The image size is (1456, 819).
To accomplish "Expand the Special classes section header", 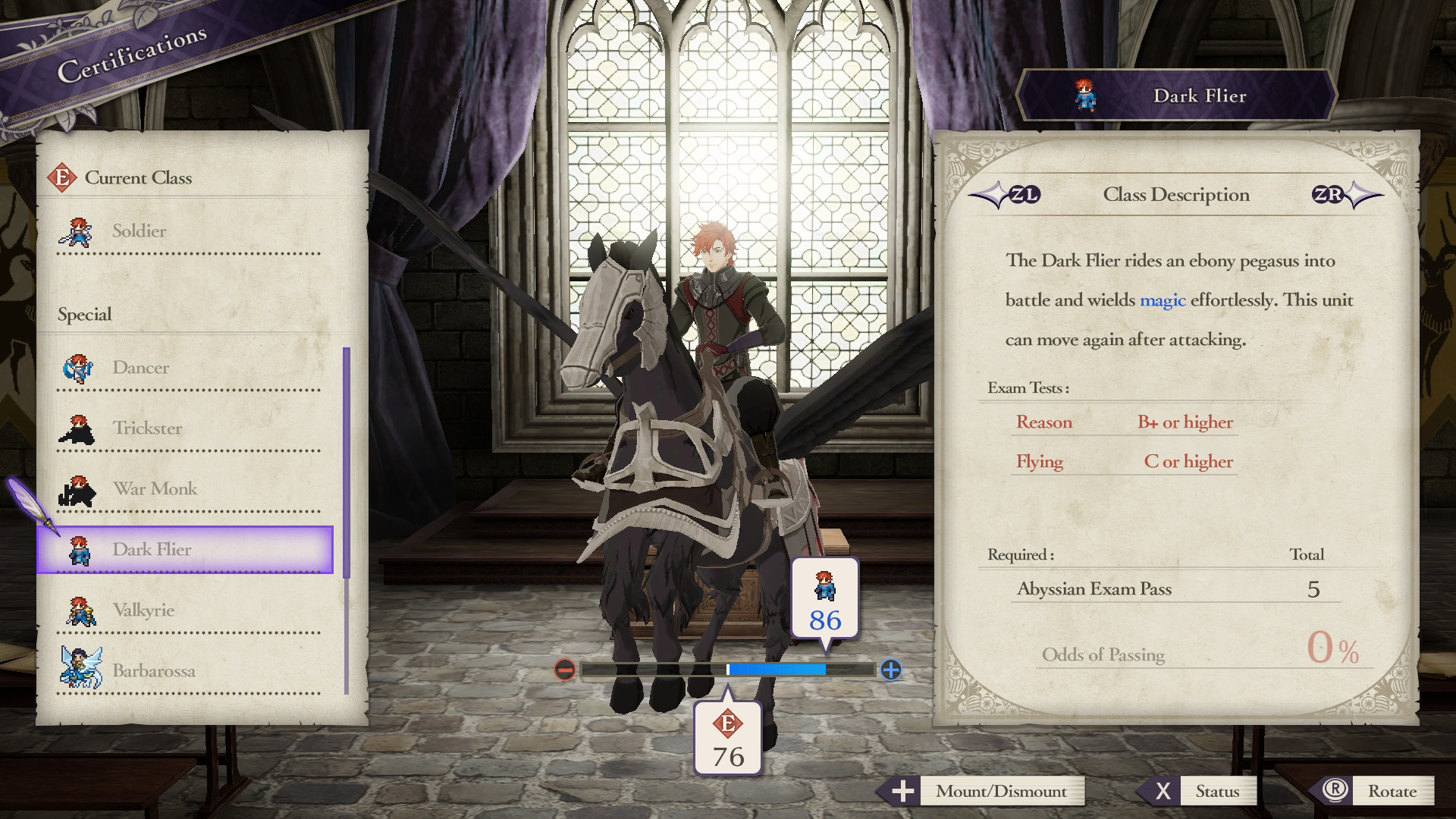I will coord(83,314).
